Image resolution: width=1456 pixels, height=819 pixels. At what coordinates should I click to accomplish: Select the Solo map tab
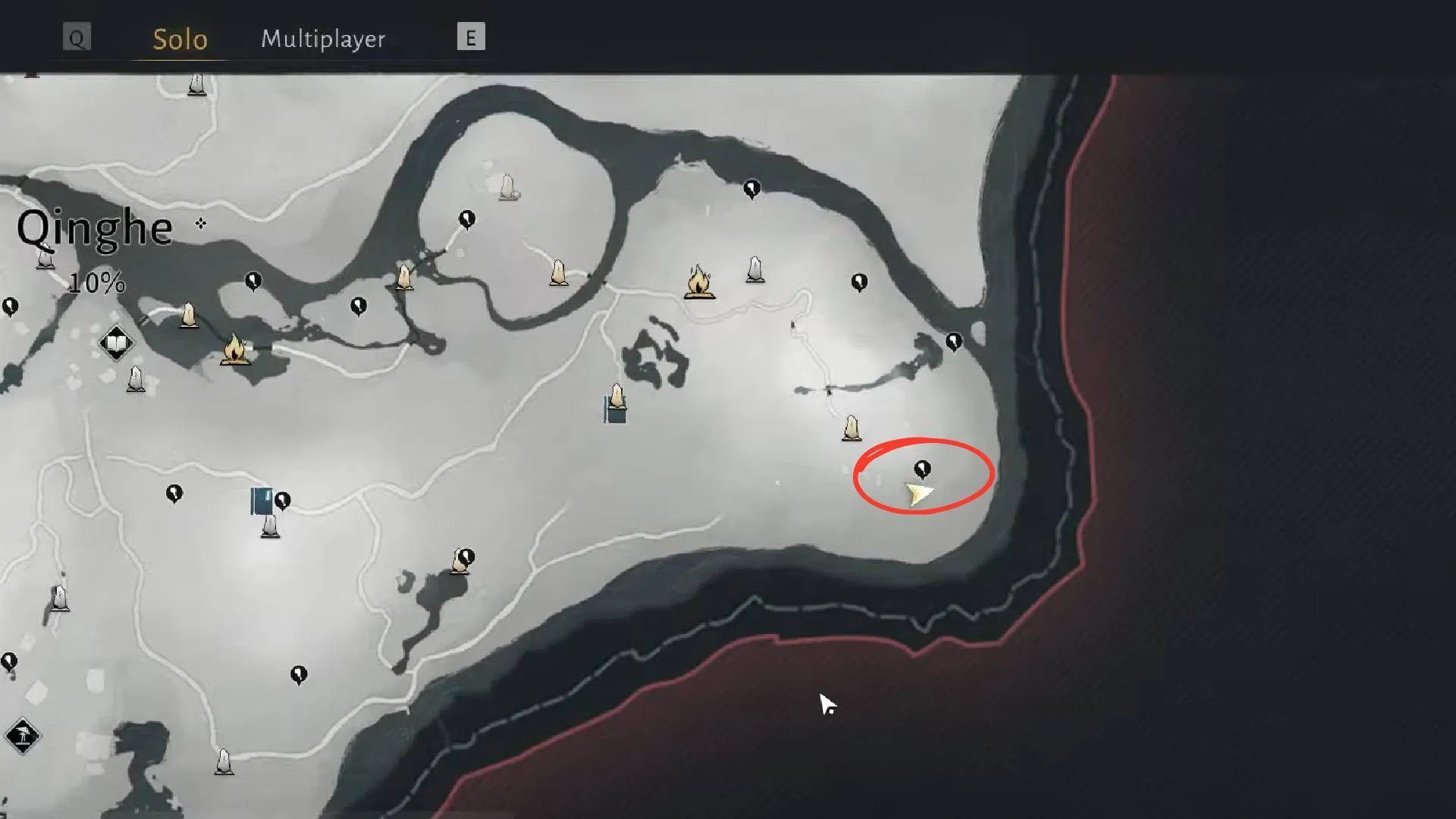(180, 39)
